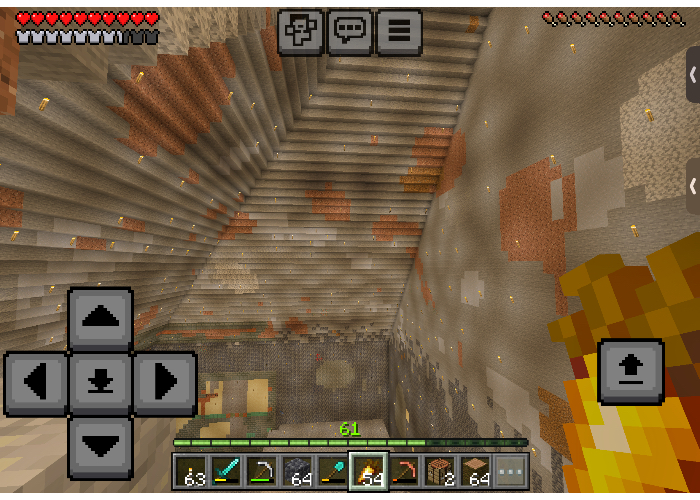700x500 pixels.
Task: Select the iron pickaxe hotbar slot
Action: click(x=262, y=471)
